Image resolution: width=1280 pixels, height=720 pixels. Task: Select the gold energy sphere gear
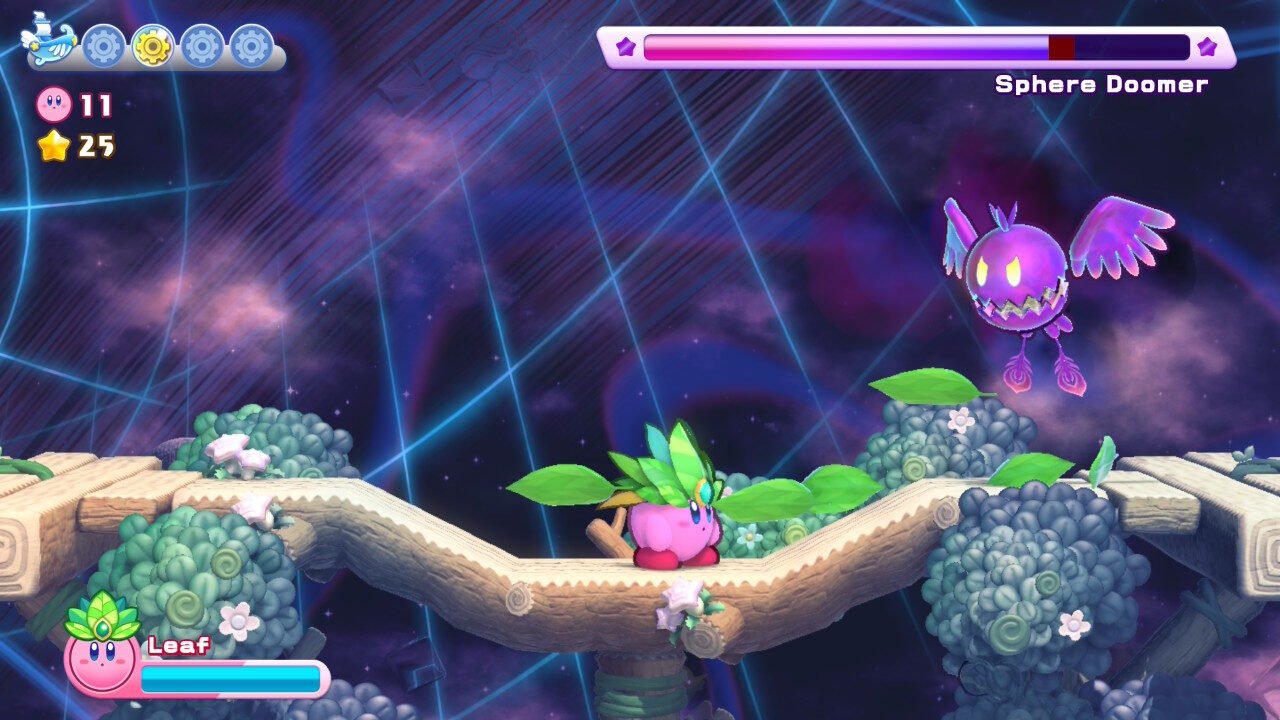click(x=152, y=46)
